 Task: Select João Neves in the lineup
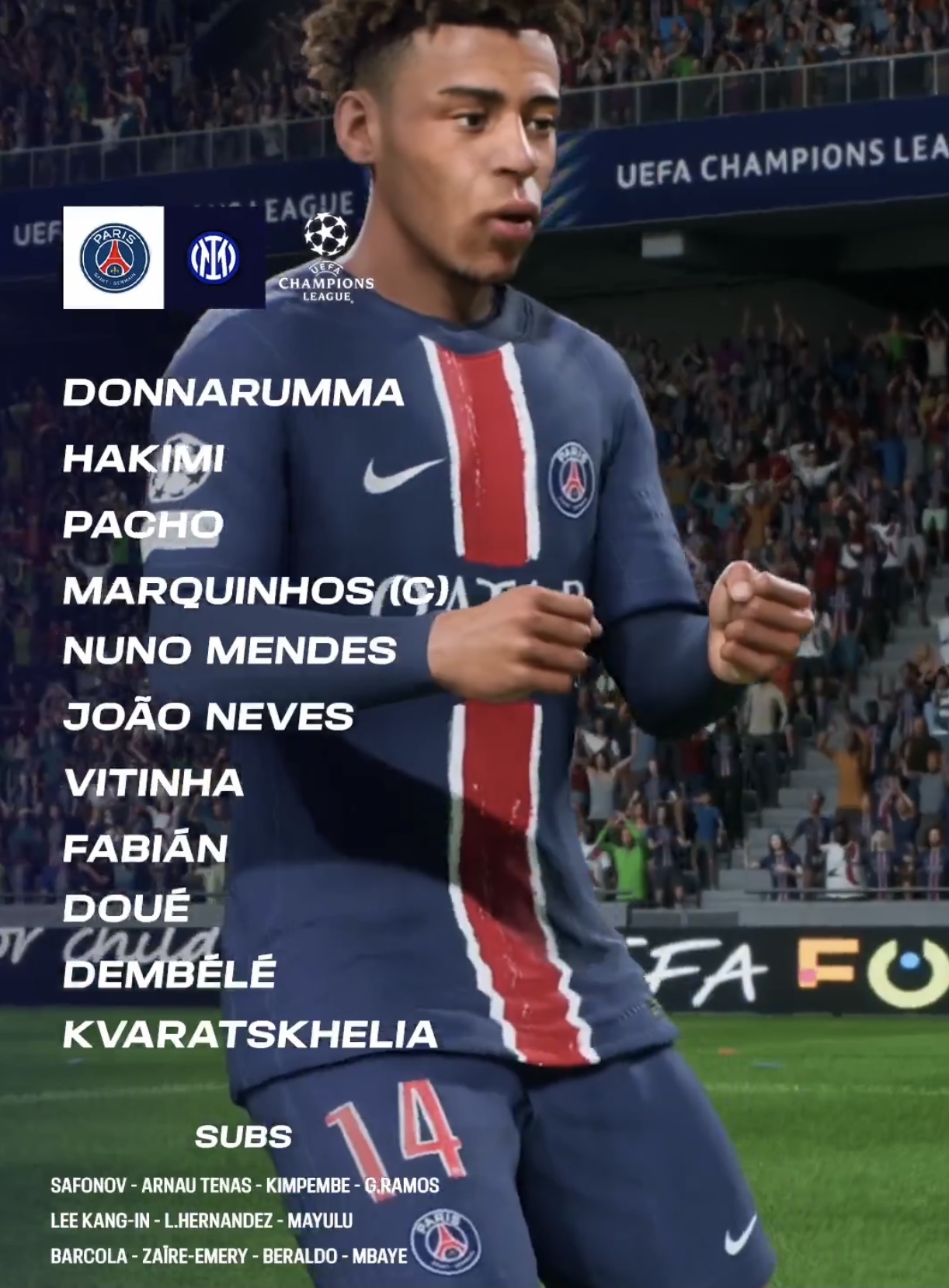pos(208,717)
